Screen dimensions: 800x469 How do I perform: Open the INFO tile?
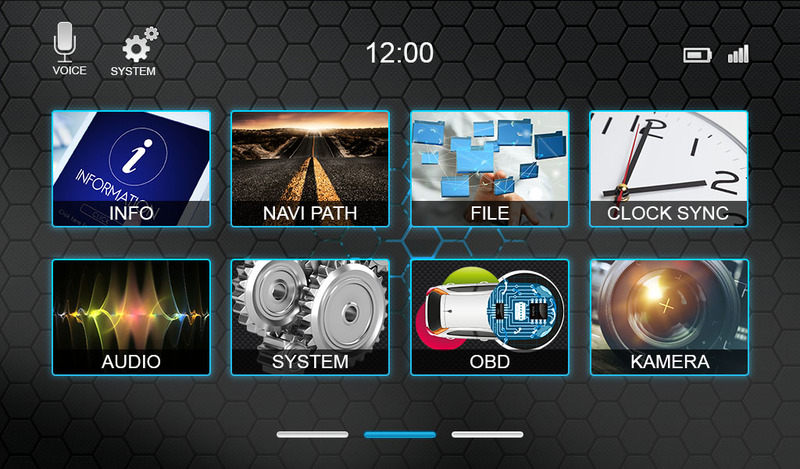click(131, 168)
